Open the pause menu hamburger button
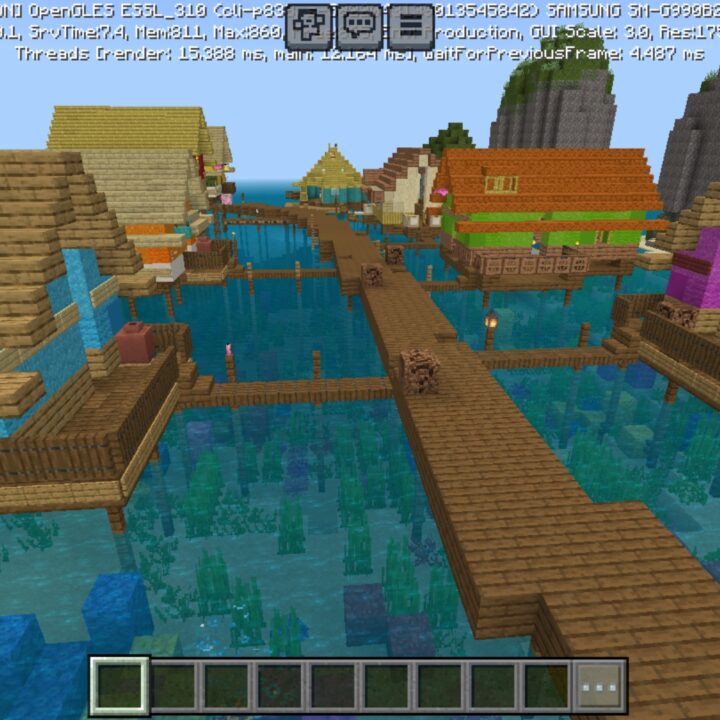Screen dimensions: 720x720 coord(411,26)
